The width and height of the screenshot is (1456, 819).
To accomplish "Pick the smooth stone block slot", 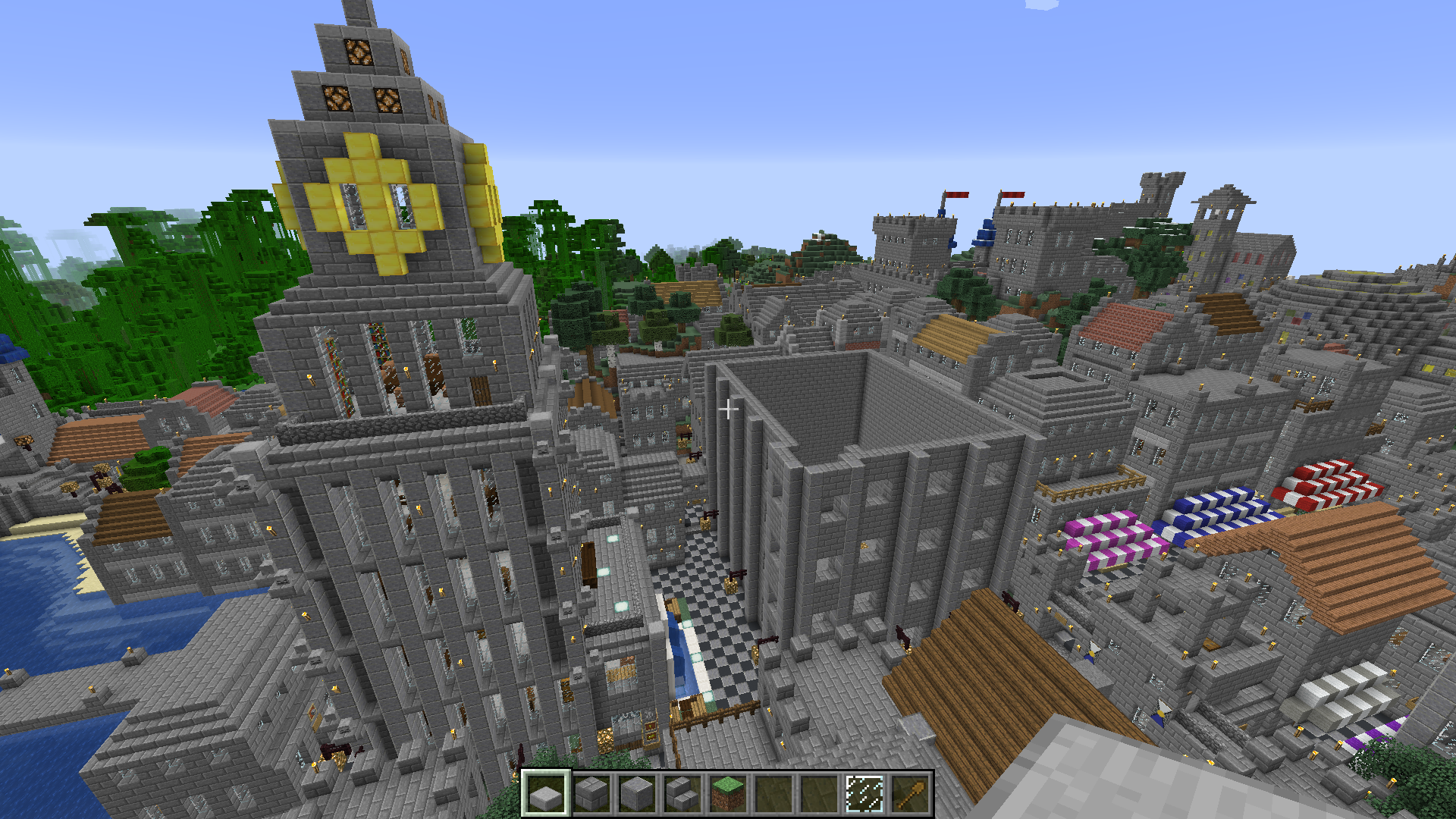I will (637, 794).
